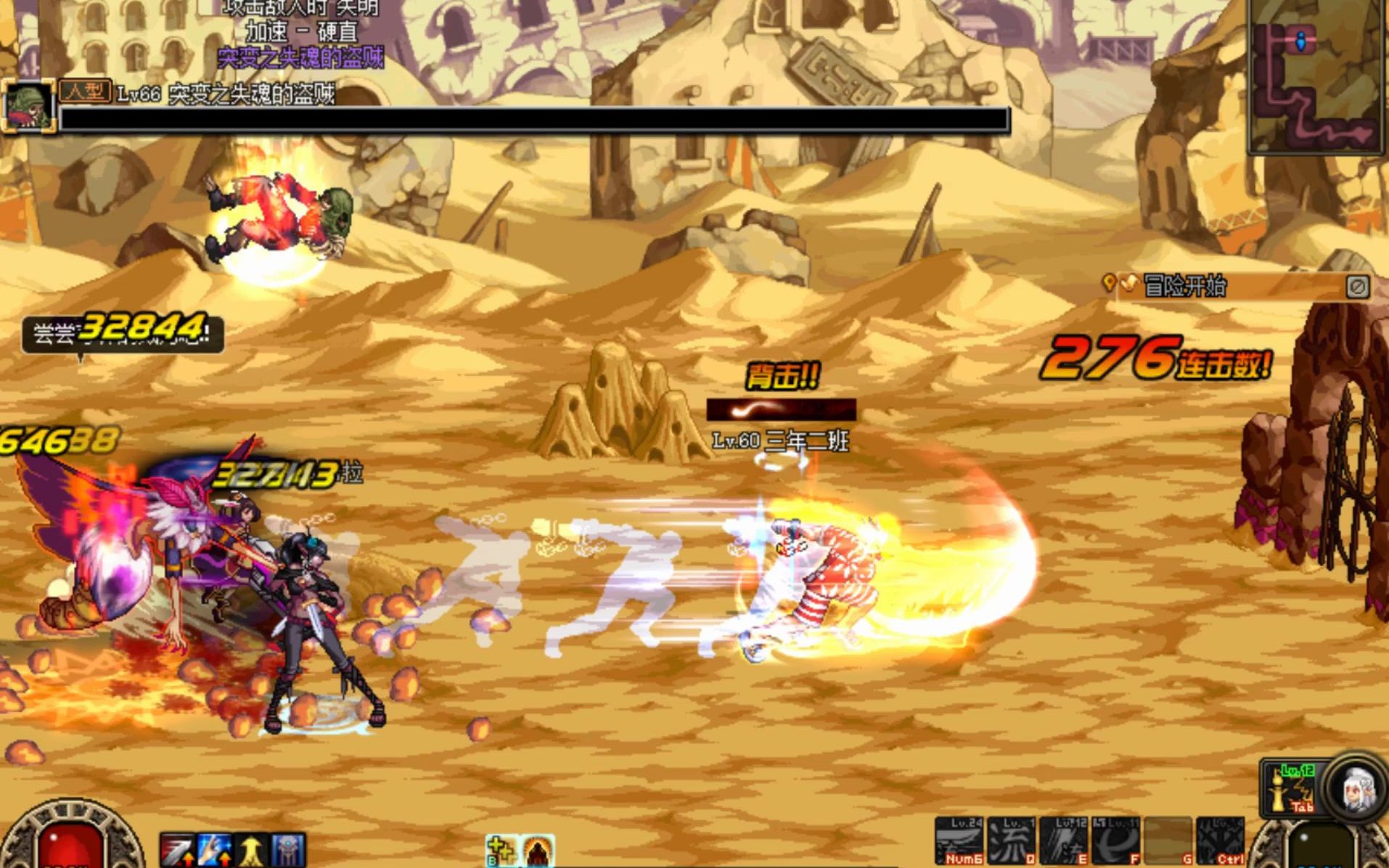
Task: Click the red flaming figure status icon
Action: [x=538, y=851]
